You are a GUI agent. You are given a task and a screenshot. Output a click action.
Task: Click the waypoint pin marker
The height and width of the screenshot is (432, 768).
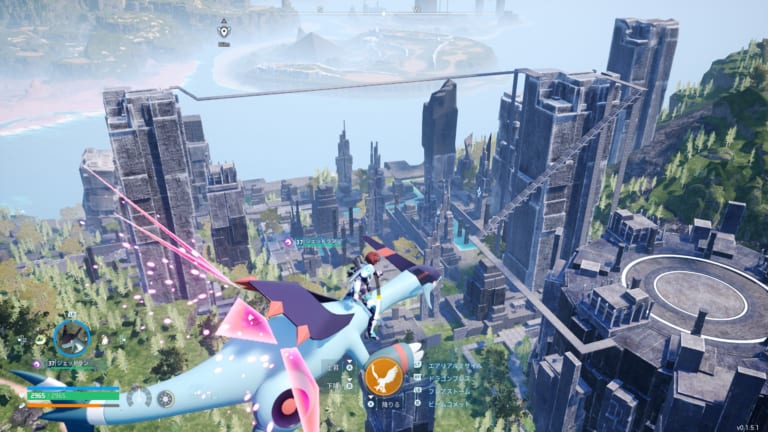pyautogui.click(x=224, y=30)
